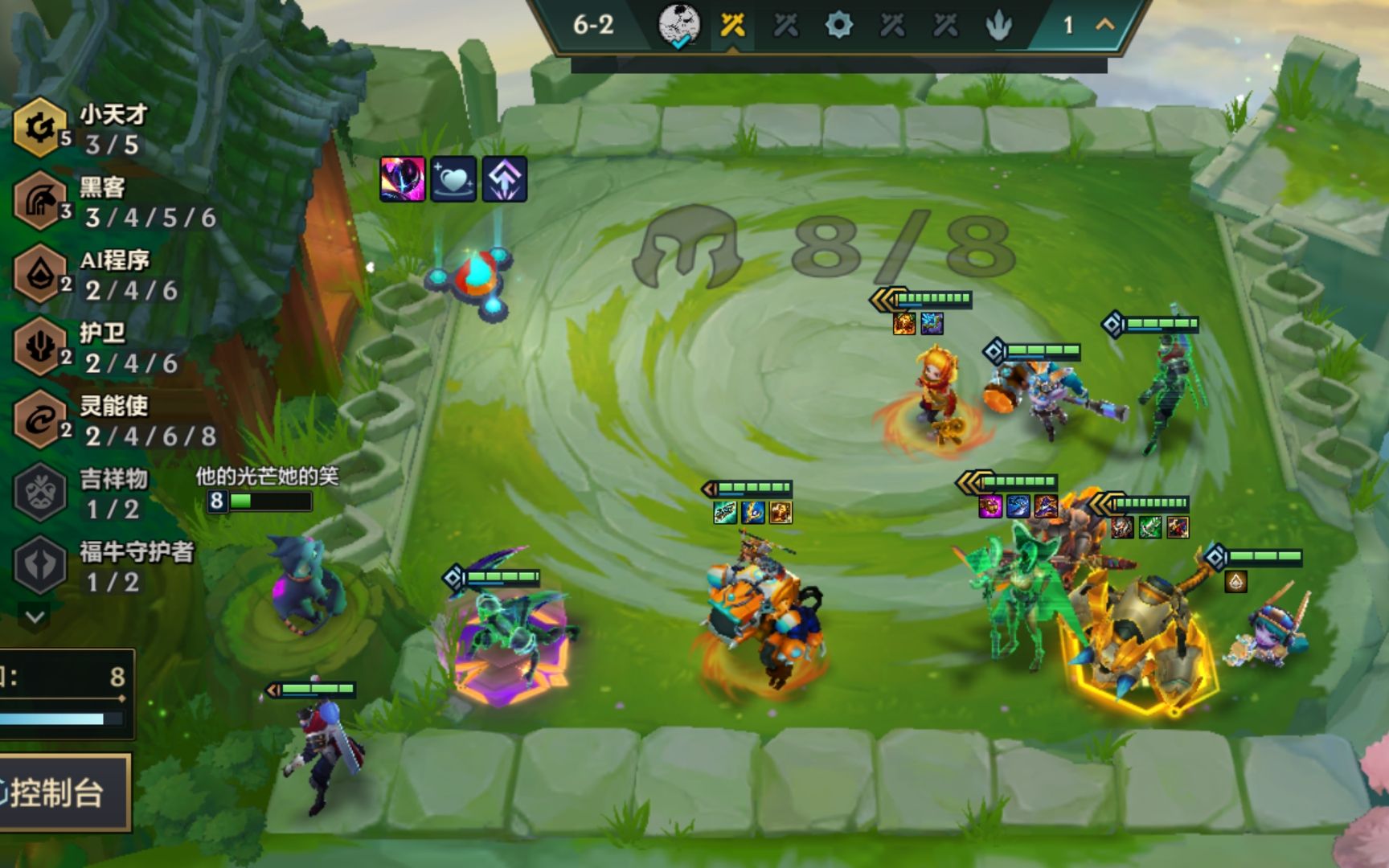Expand the trait list with the down arrow

[35, 616]
